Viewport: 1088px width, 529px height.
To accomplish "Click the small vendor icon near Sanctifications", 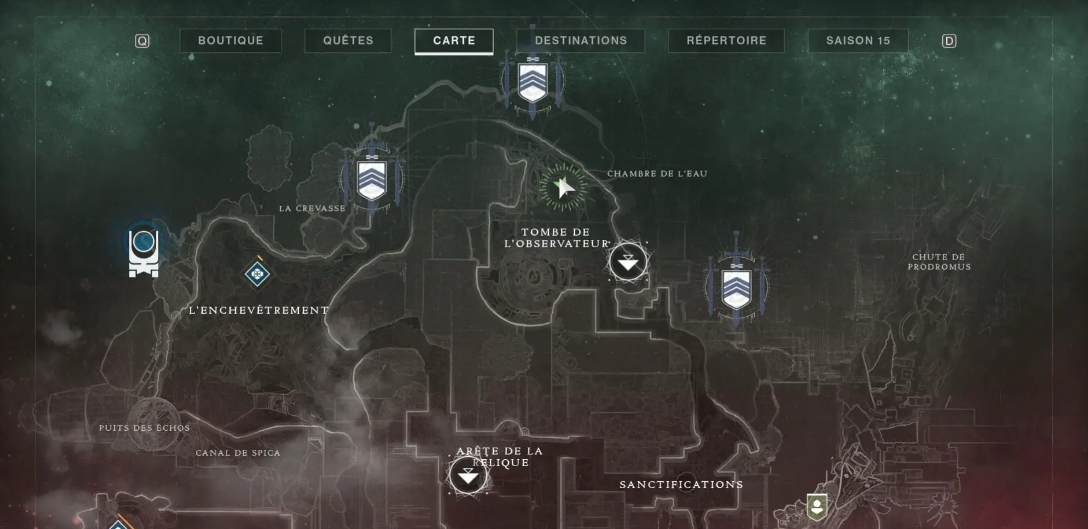I will 817,505.
